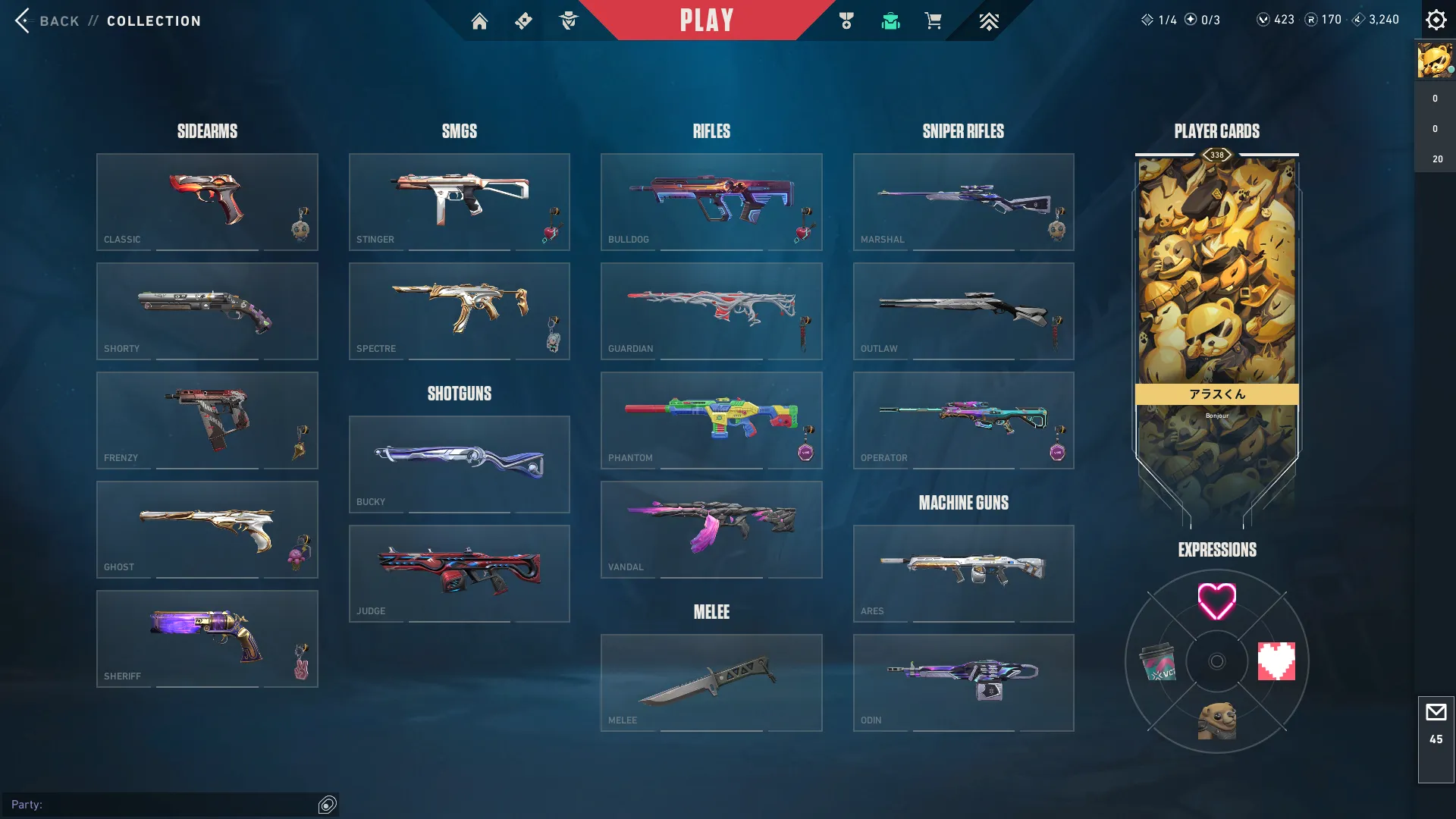The width and height of the screenshot is (1456, 819).
Task: Open the Vandal rifle slot
Action: point(711,529)
